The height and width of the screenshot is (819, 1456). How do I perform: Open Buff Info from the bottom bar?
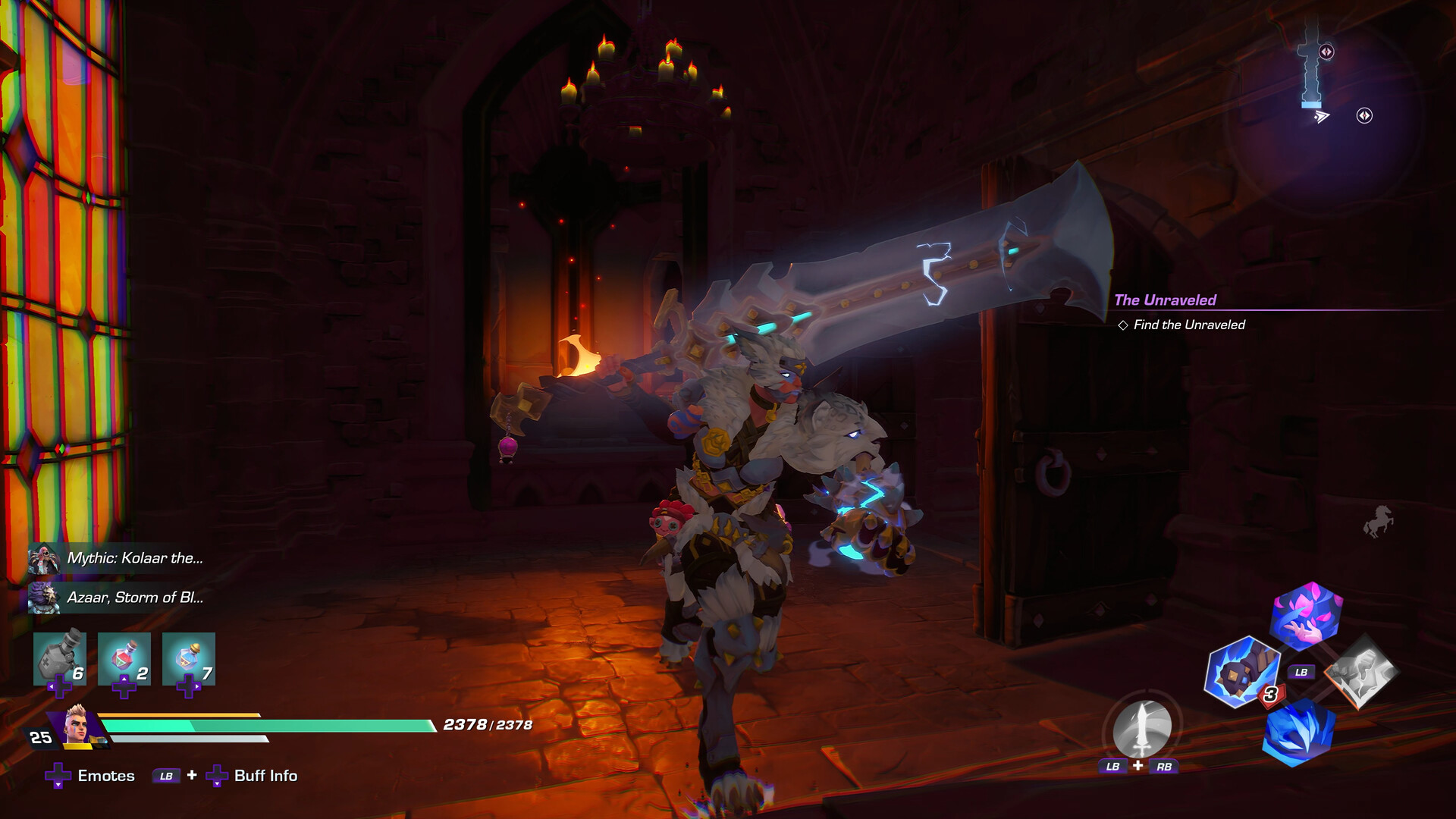click(264, 777)
